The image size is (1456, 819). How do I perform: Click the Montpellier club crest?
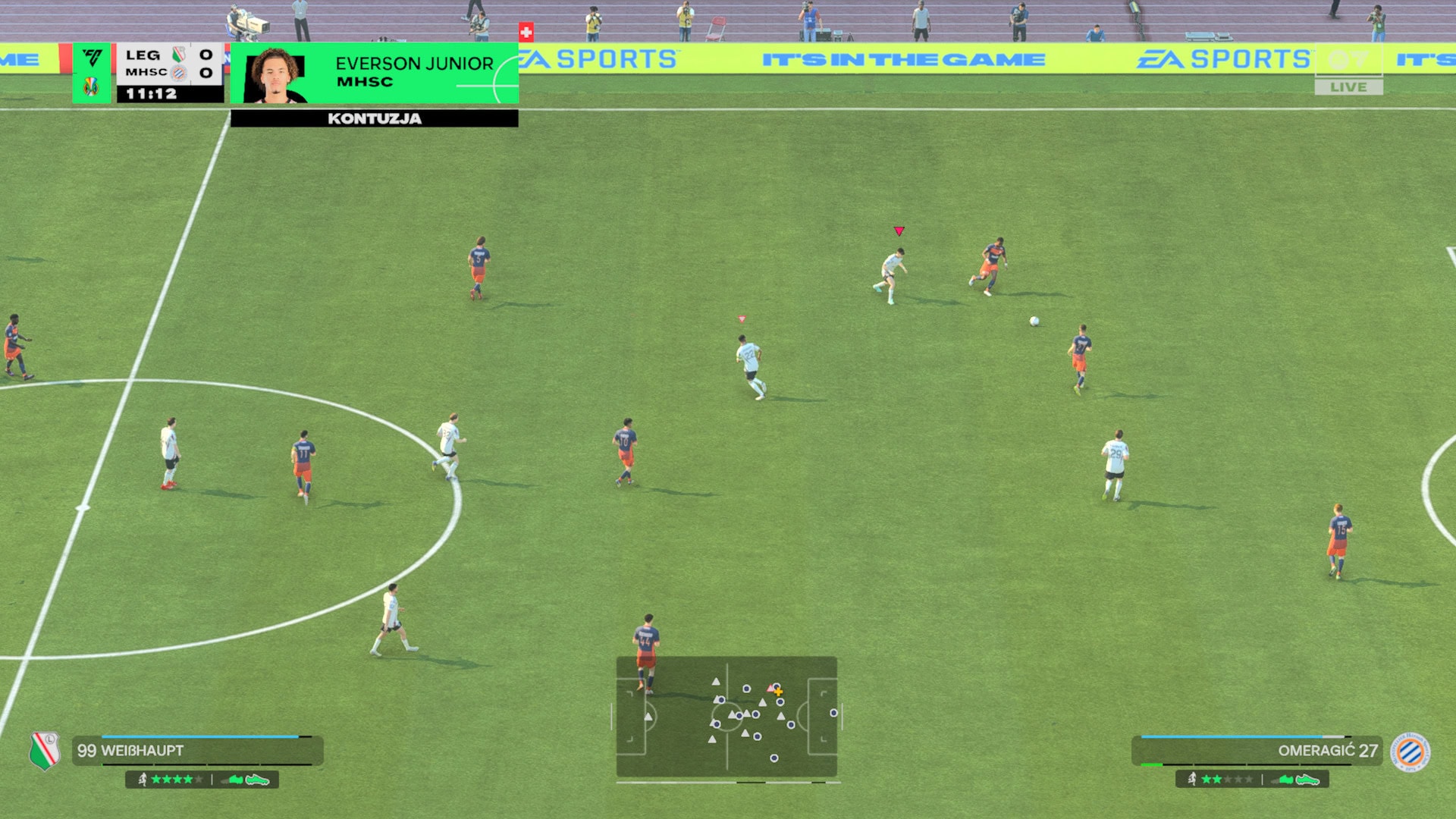pos(1410,752)
